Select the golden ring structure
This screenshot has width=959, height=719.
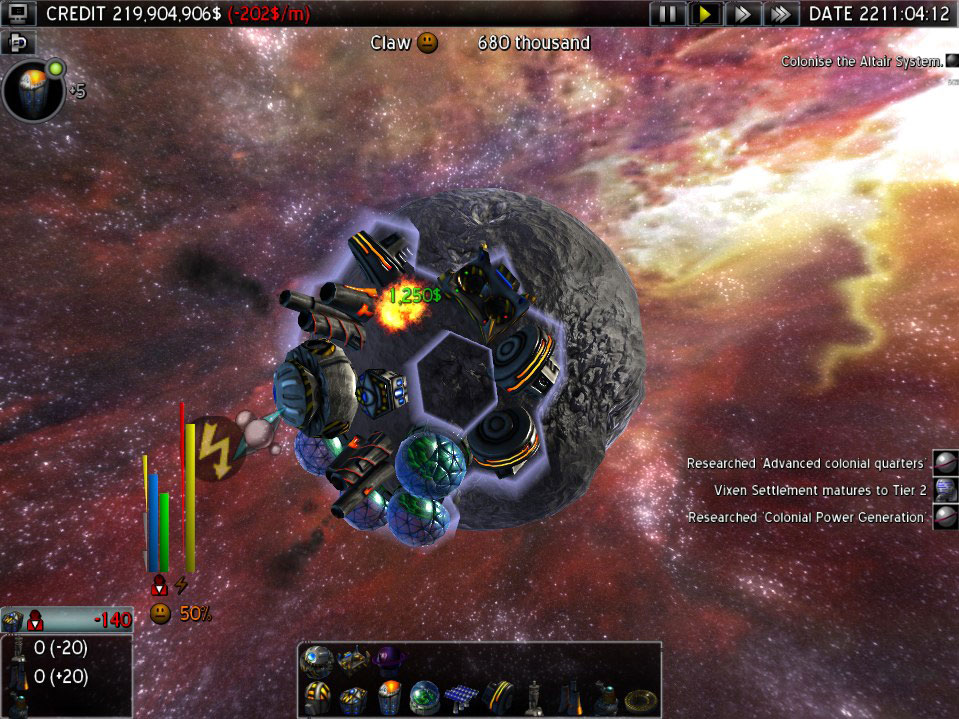coord(640,696)
